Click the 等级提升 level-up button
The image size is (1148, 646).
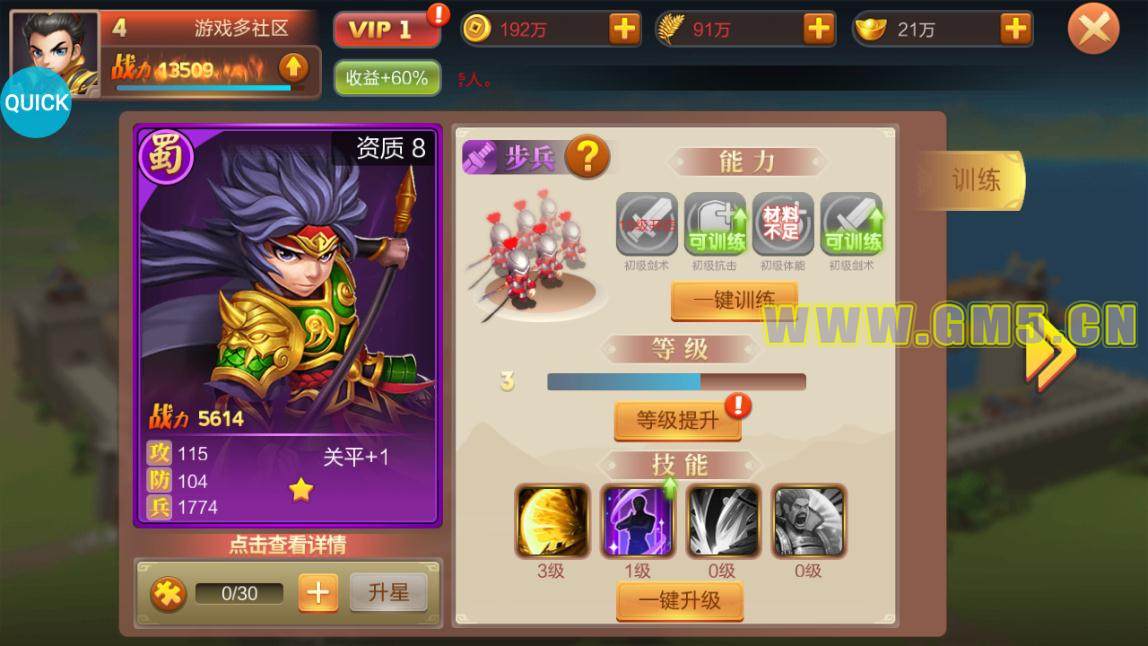(677, 420)
